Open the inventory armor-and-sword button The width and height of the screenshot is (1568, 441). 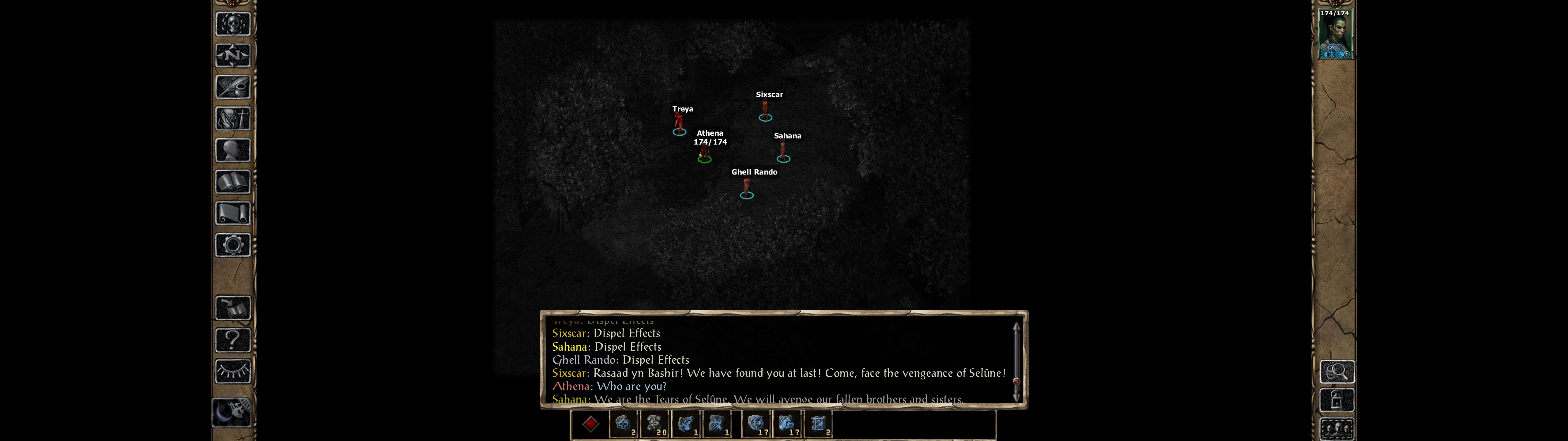coord(233,119)
